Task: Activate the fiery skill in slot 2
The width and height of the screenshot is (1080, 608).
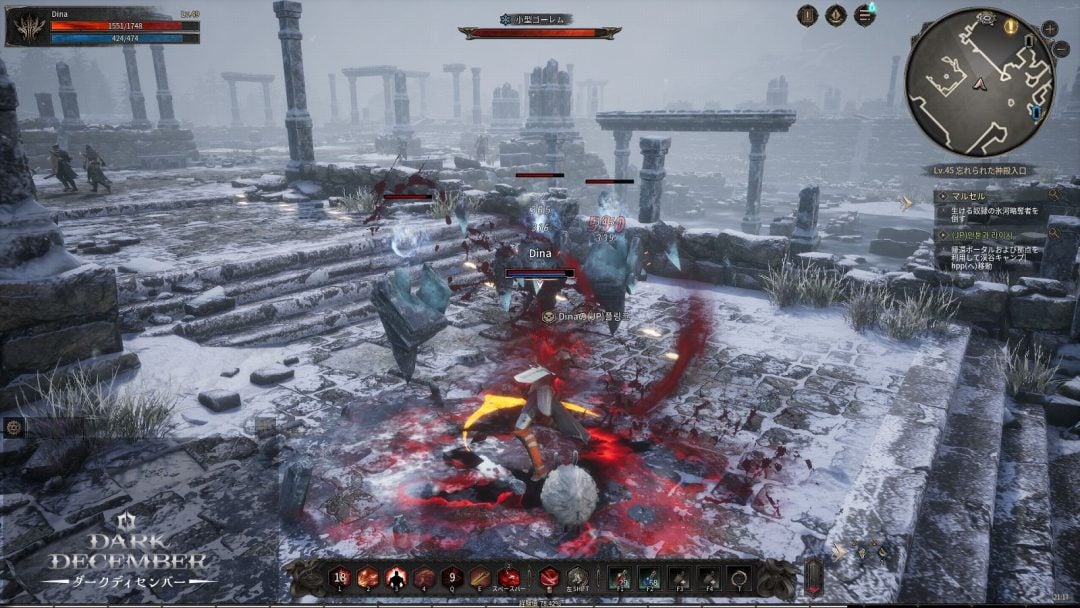Action: 368,578
